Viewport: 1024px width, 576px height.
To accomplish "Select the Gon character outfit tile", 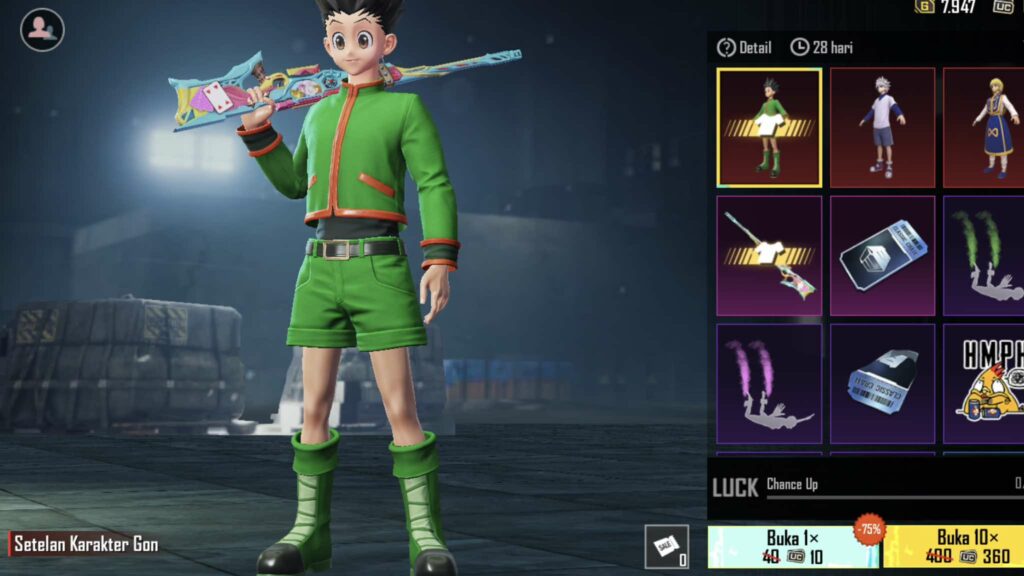I will tap(769, 127).
